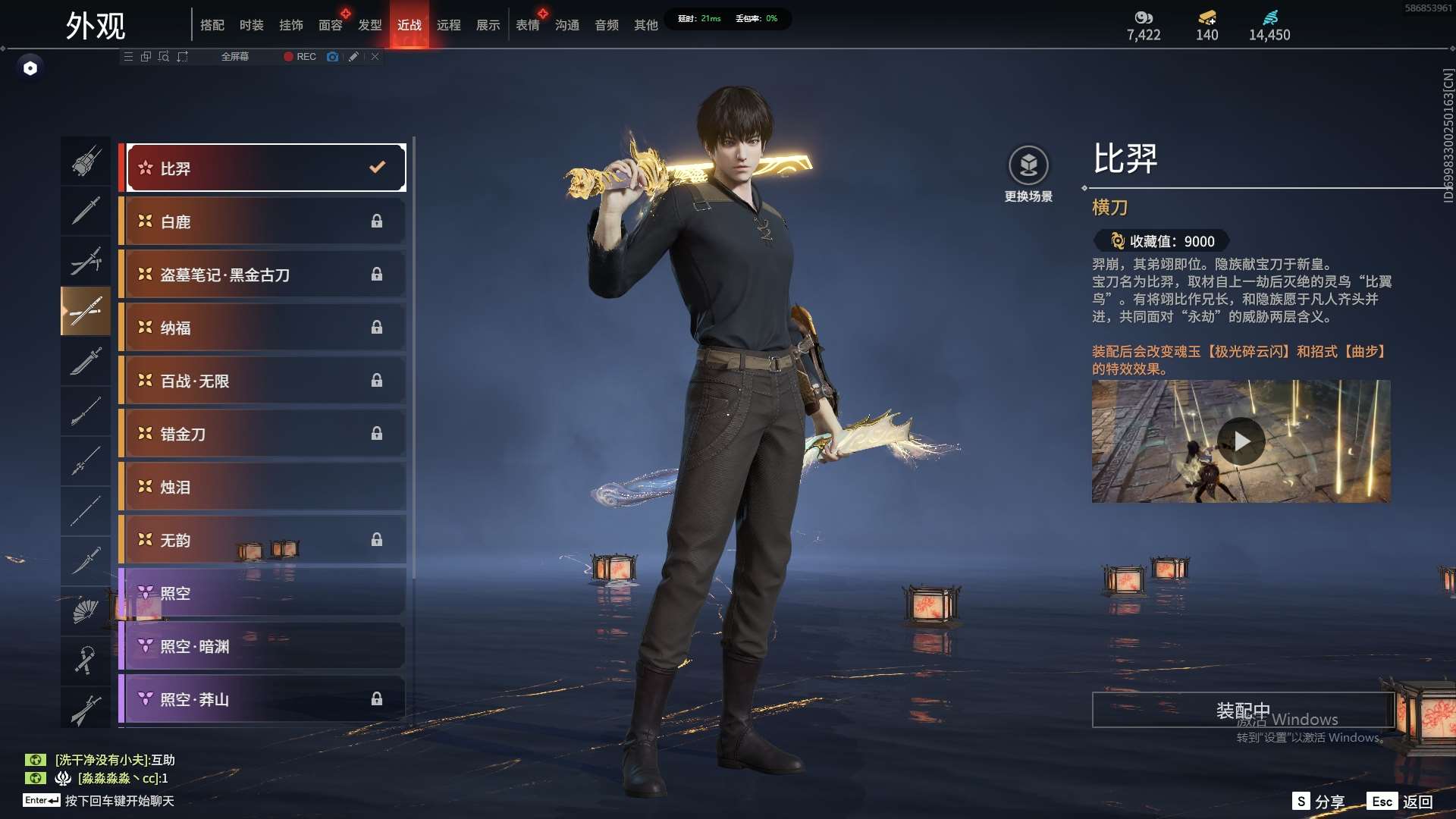Start recording with the REC button

300,57
